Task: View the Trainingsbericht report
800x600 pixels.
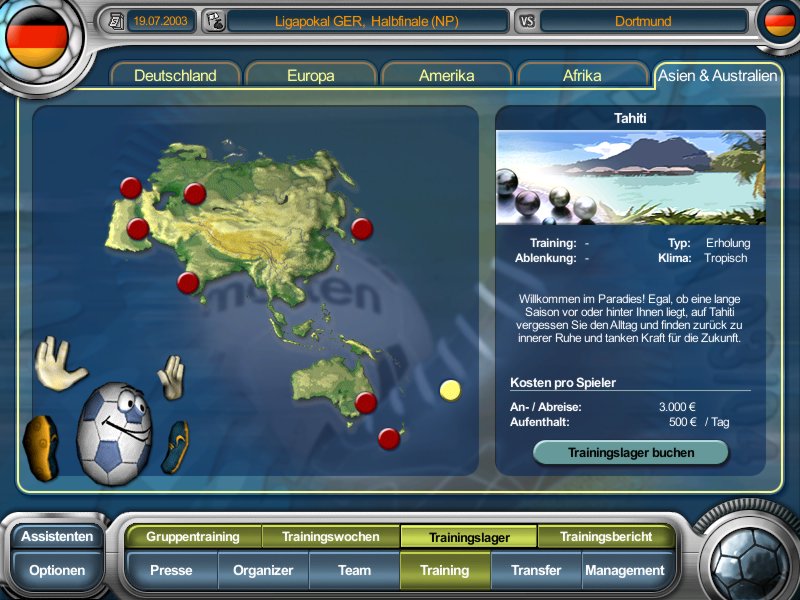Action: pyautogui.click(x=606, y=537)
